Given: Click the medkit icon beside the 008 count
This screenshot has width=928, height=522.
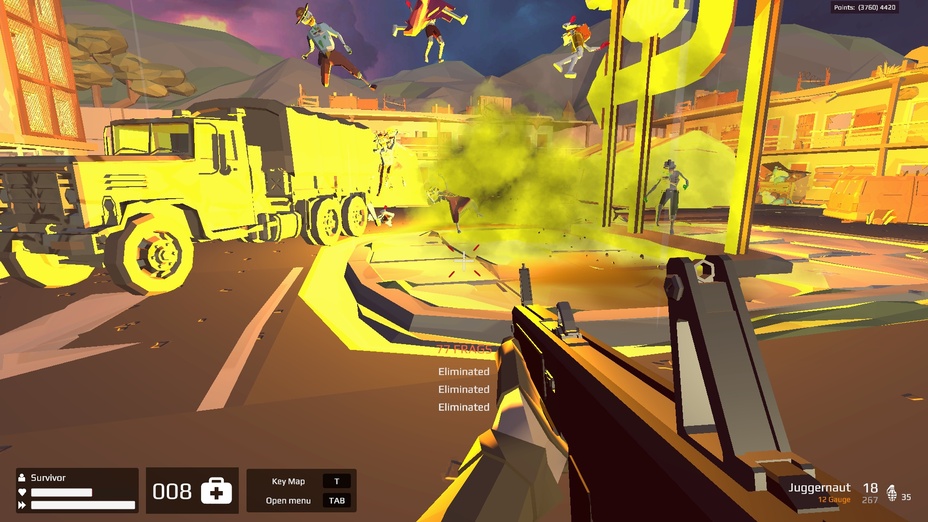Looking at the screenshot, I should click(216, 491).
